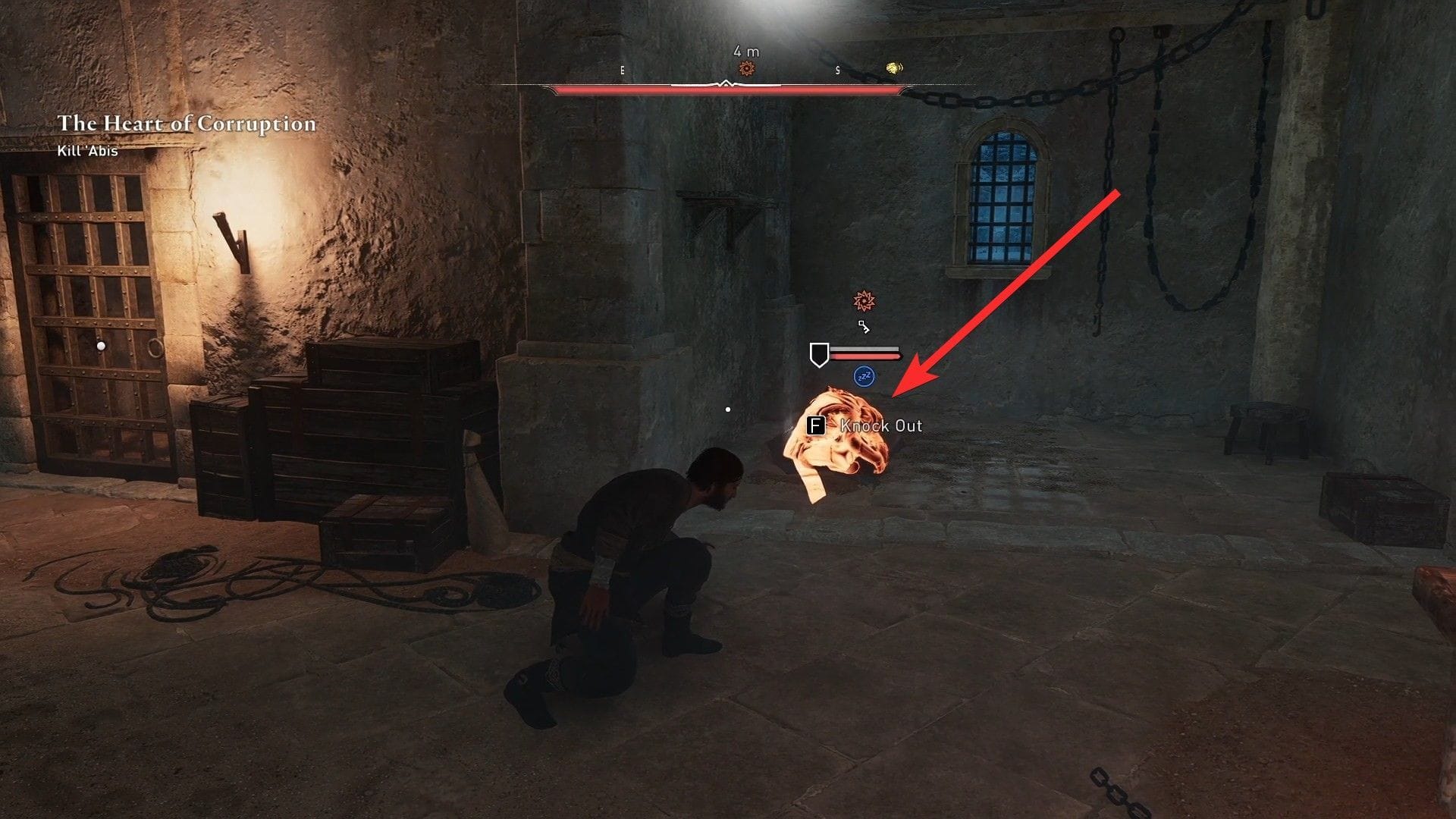Select the shield icon beside the health bar
Image resolution: width=1456 pixels, height=819 pixels.
[x=820, y=353]
